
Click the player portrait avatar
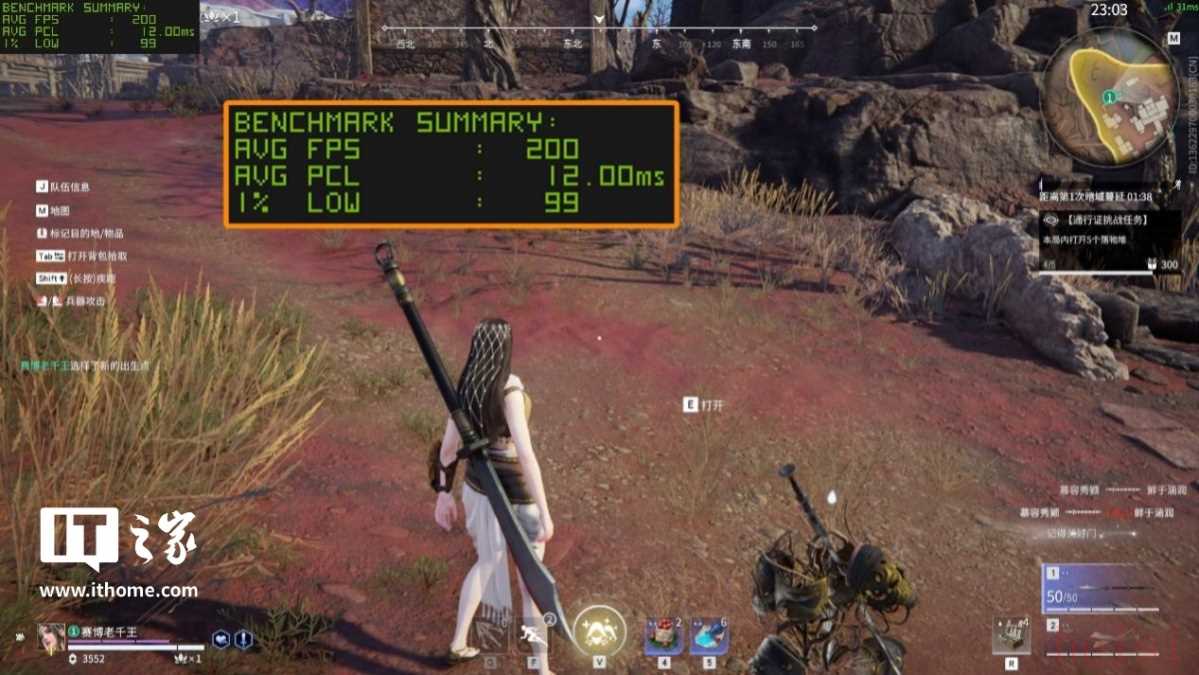[51, 637]
